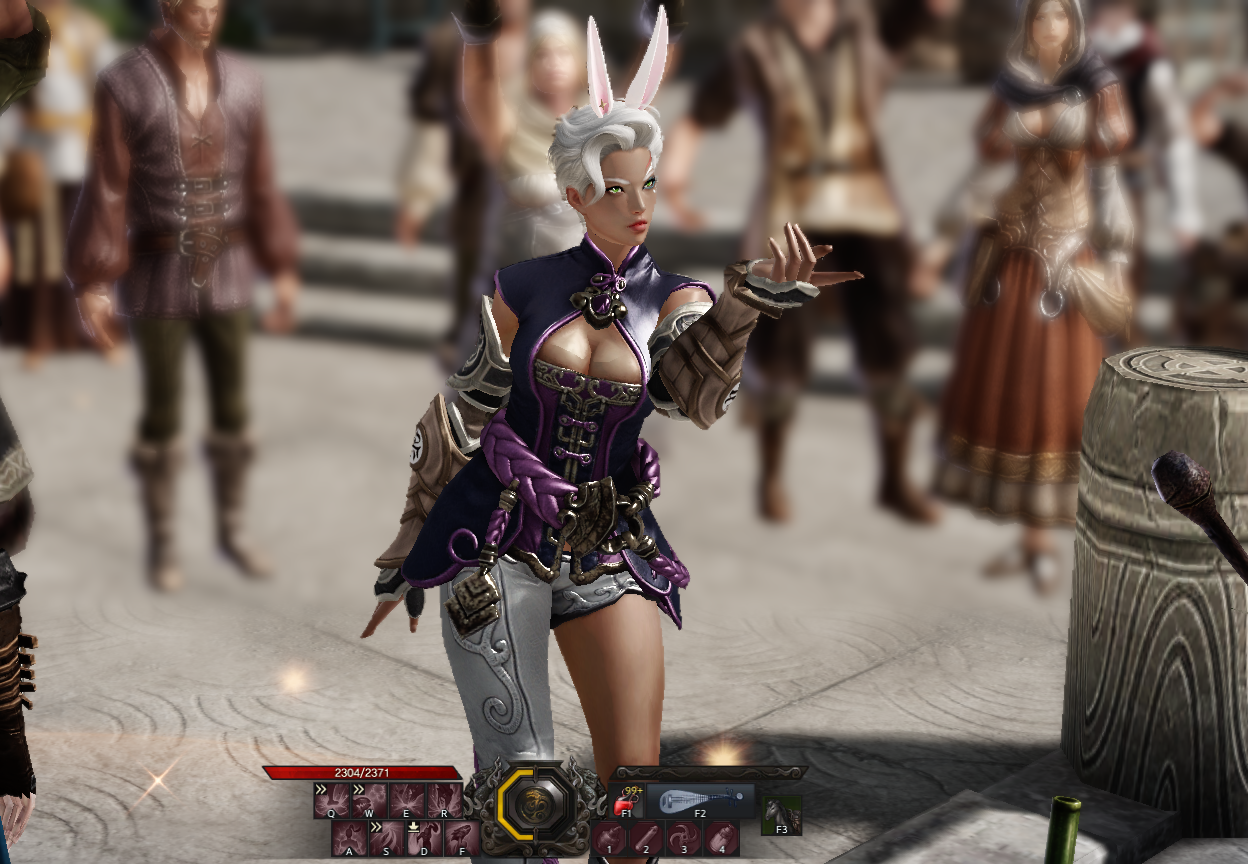Activate the A skill icon

(x=349, y=838)
